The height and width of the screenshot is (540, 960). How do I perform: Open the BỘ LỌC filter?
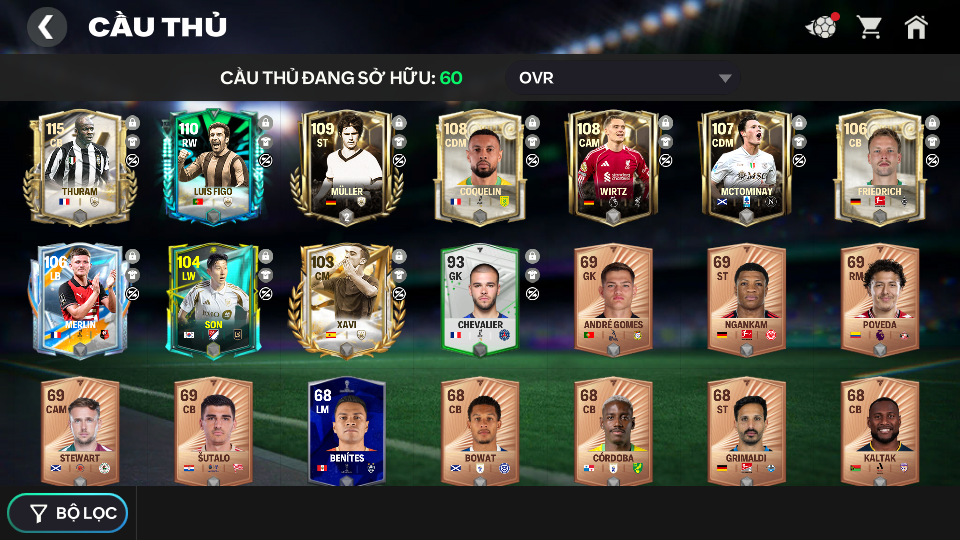(x=68, y=513)
